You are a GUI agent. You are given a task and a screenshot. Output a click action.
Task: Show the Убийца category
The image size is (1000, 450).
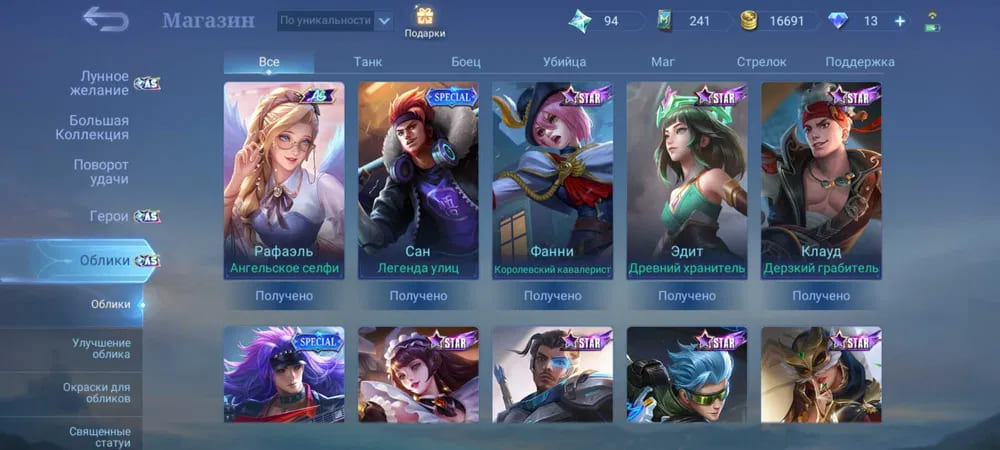(x=564, y=62)
